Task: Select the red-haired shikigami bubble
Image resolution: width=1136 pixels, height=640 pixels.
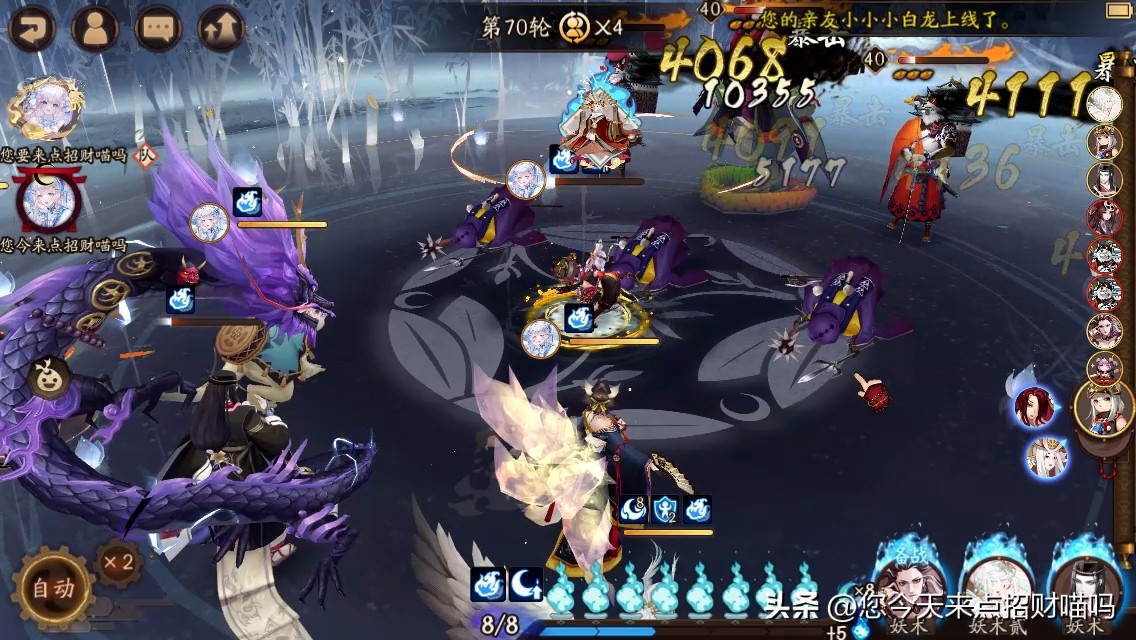Action: pyautogui.click(x=1034, y=406)
